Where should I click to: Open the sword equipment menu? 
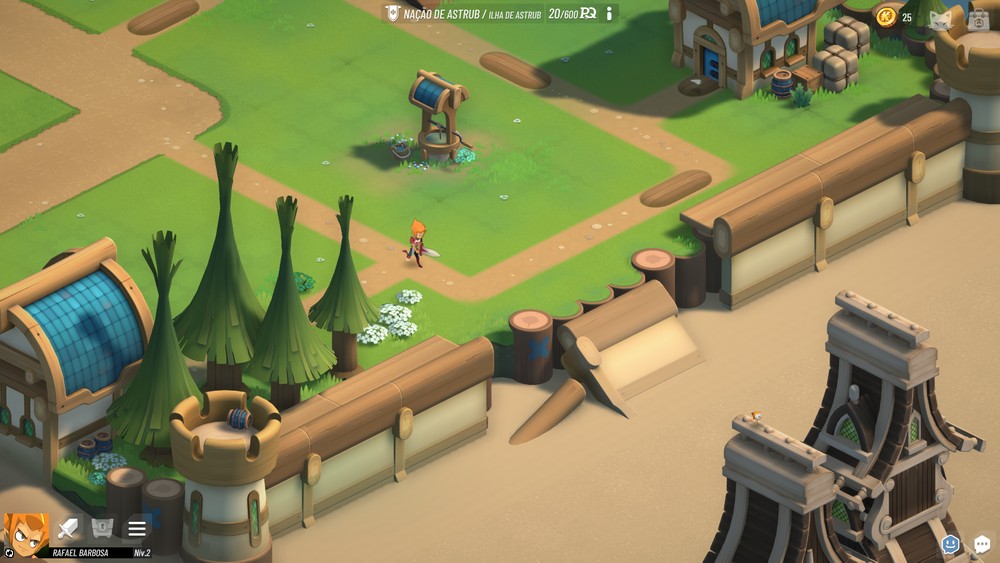tap(68, 528)
